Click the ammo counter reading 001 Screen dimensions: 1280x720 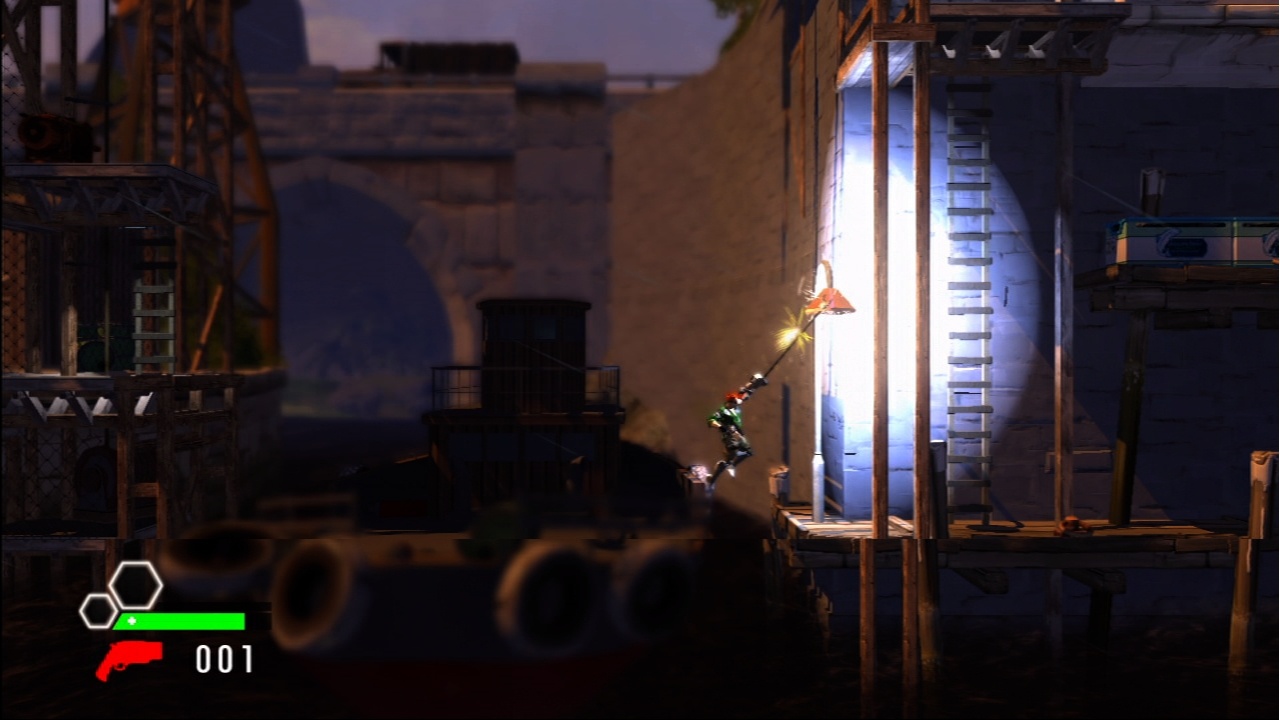(x=226, y=658)
